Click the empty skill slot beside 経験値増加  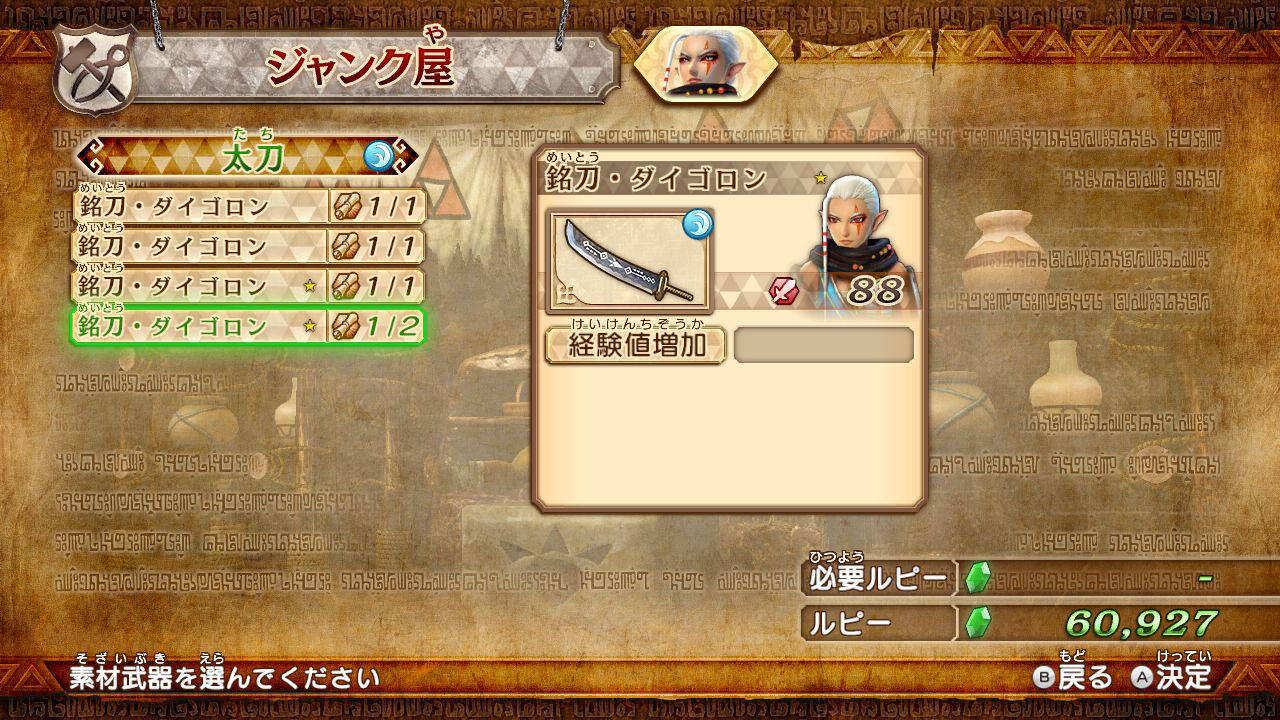[823, 346]
